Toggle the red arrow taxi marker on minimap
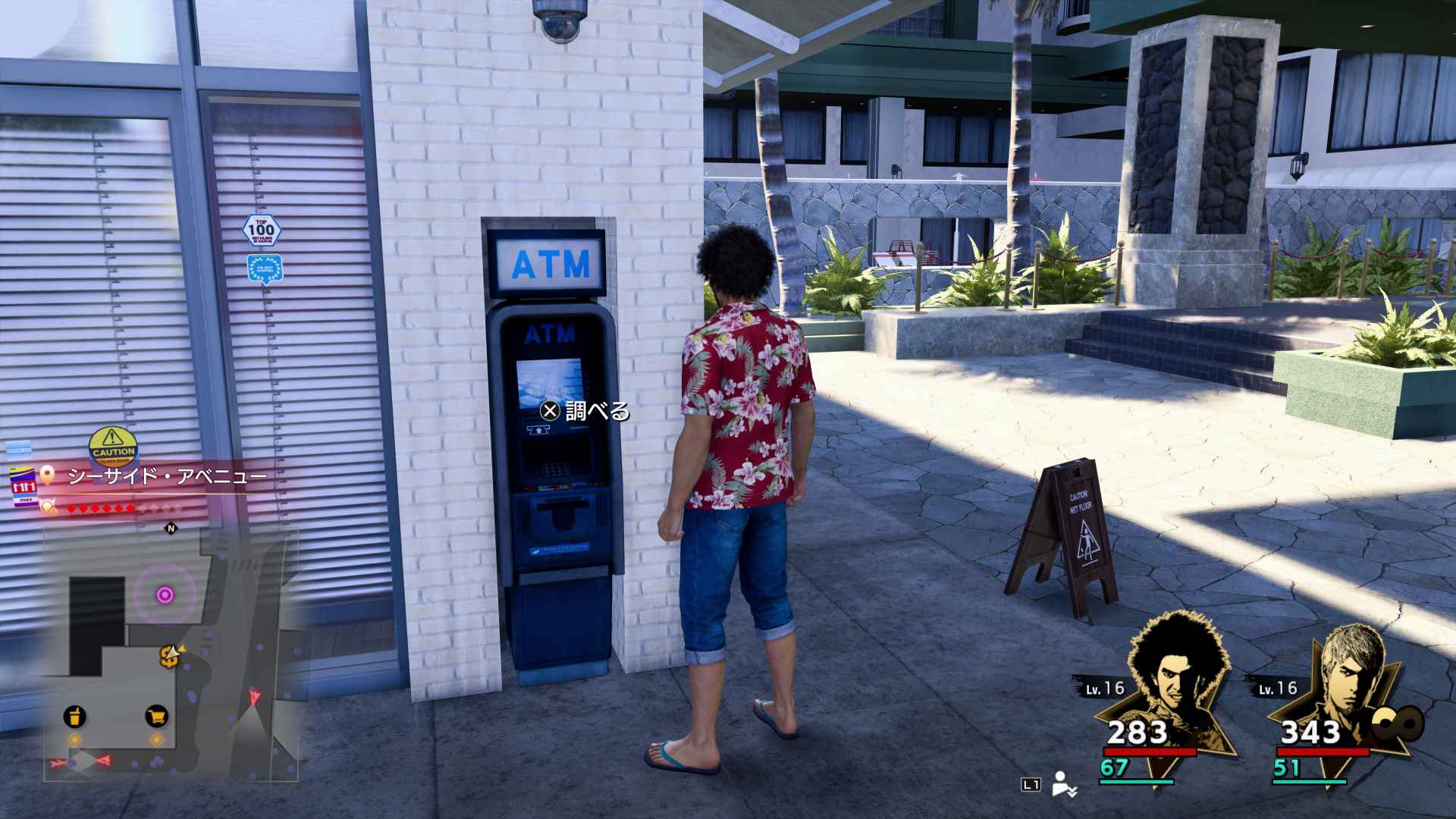Screen dimensions: 1456x819 pos(253,695)
